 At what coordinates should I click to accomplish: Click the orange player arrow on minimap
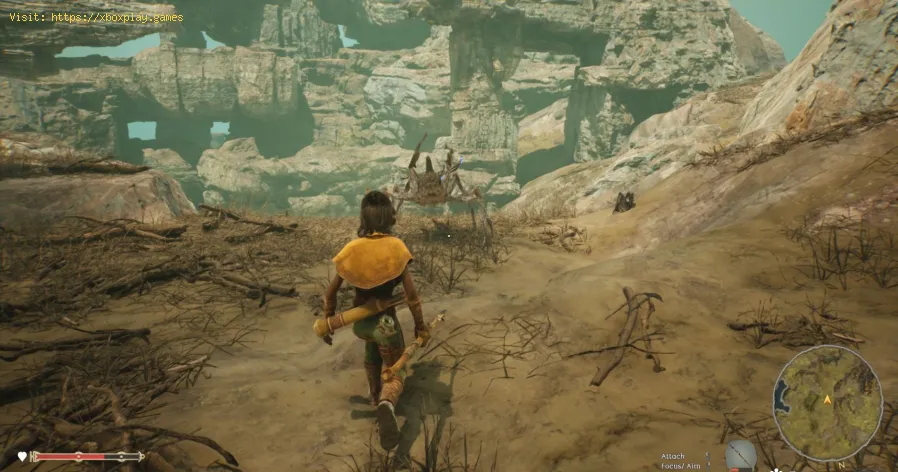(827, 400)
